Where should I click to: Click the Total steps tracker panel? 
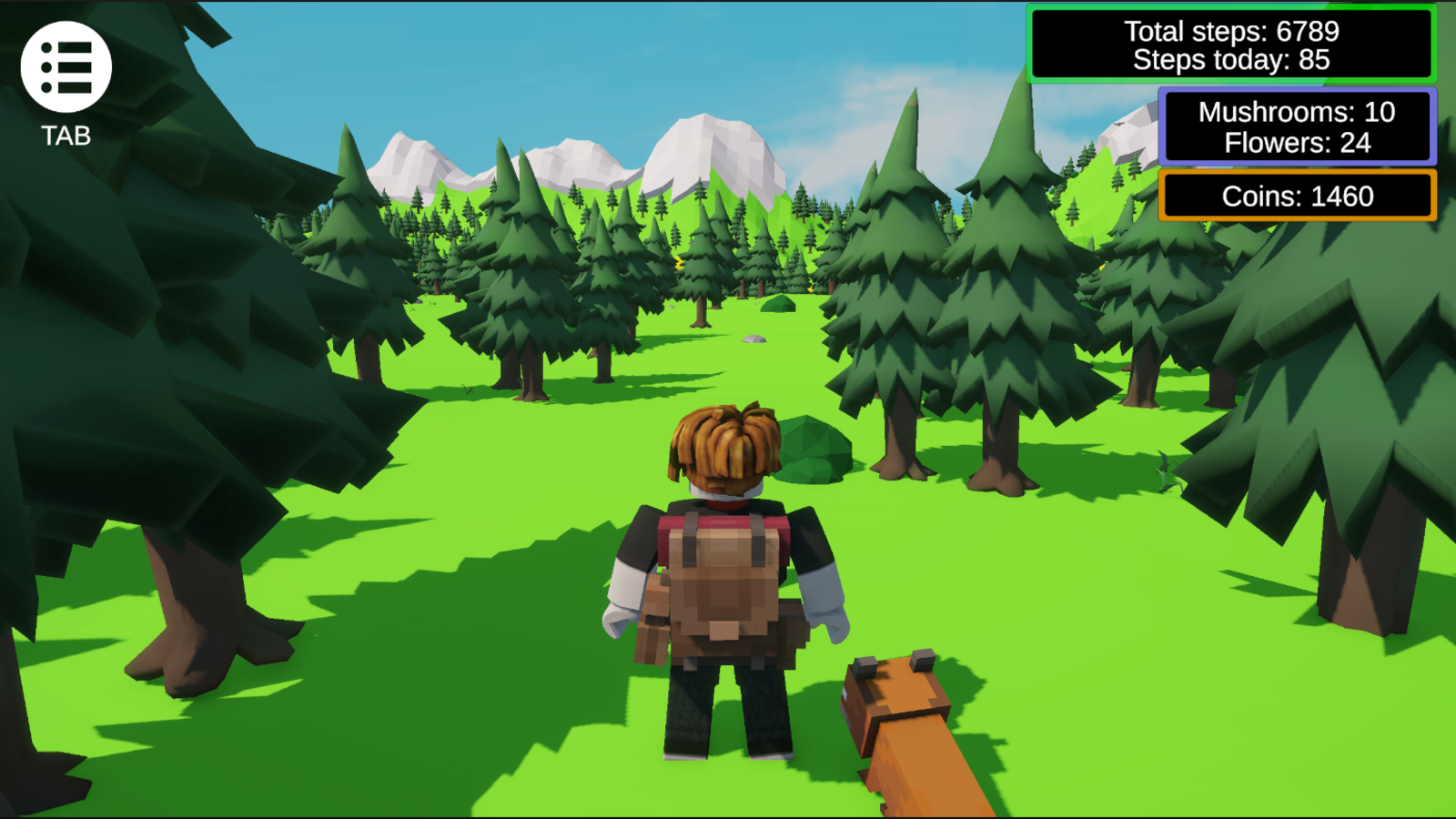(1234, 31)
